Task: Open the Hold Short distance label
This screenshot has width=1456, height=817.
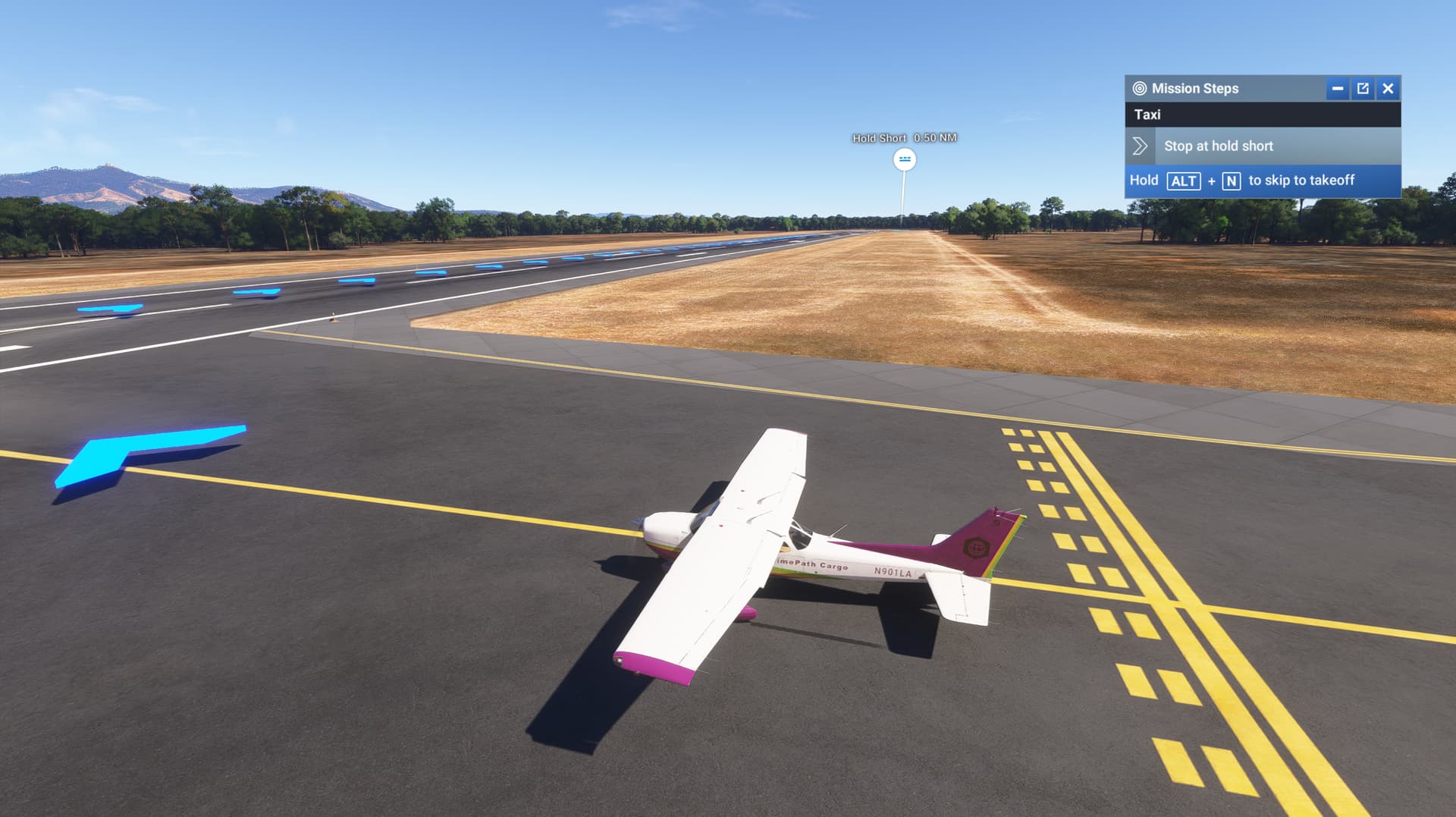Action: point(904,138)
